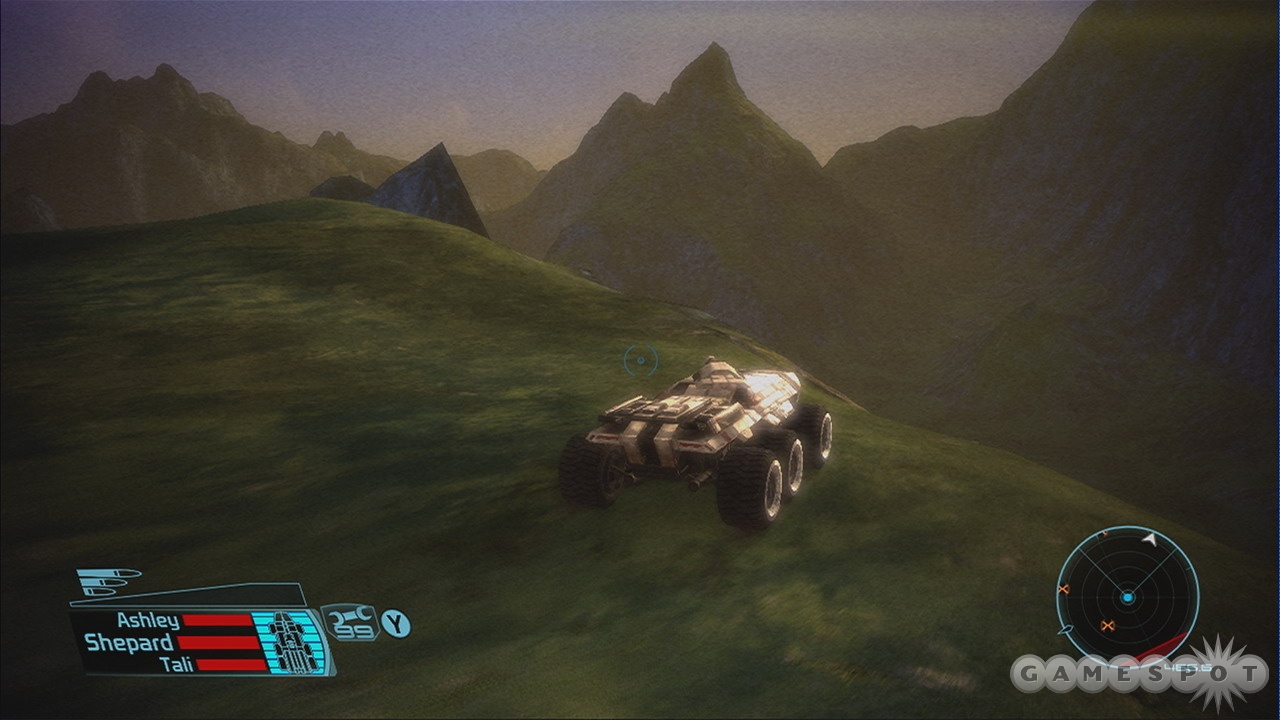The image size is (1280, 720).
Task: Open the circular radar minimap
Action: [1127, 597]
